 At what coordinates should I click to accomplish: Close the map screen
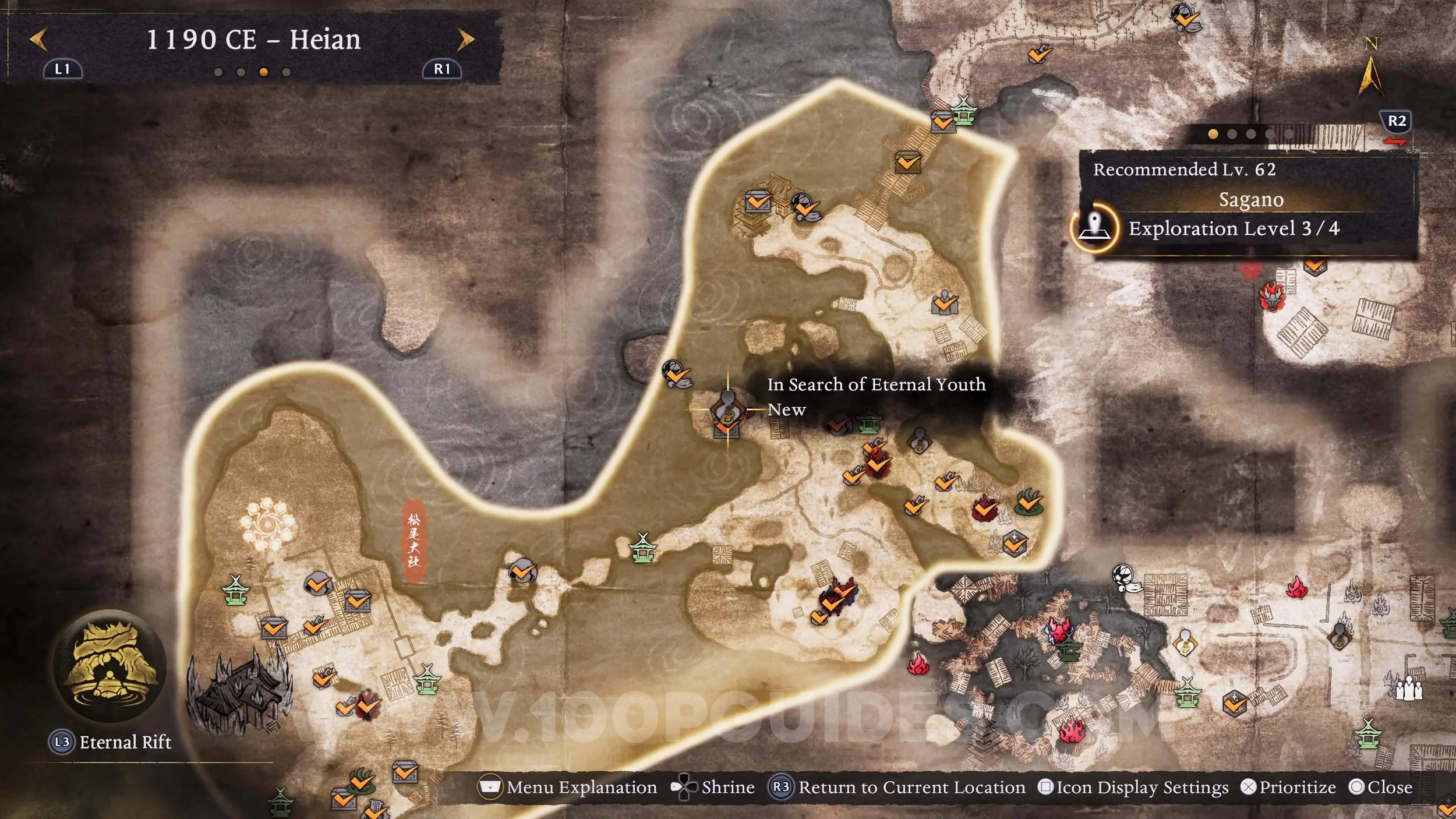coord(1380,788)
